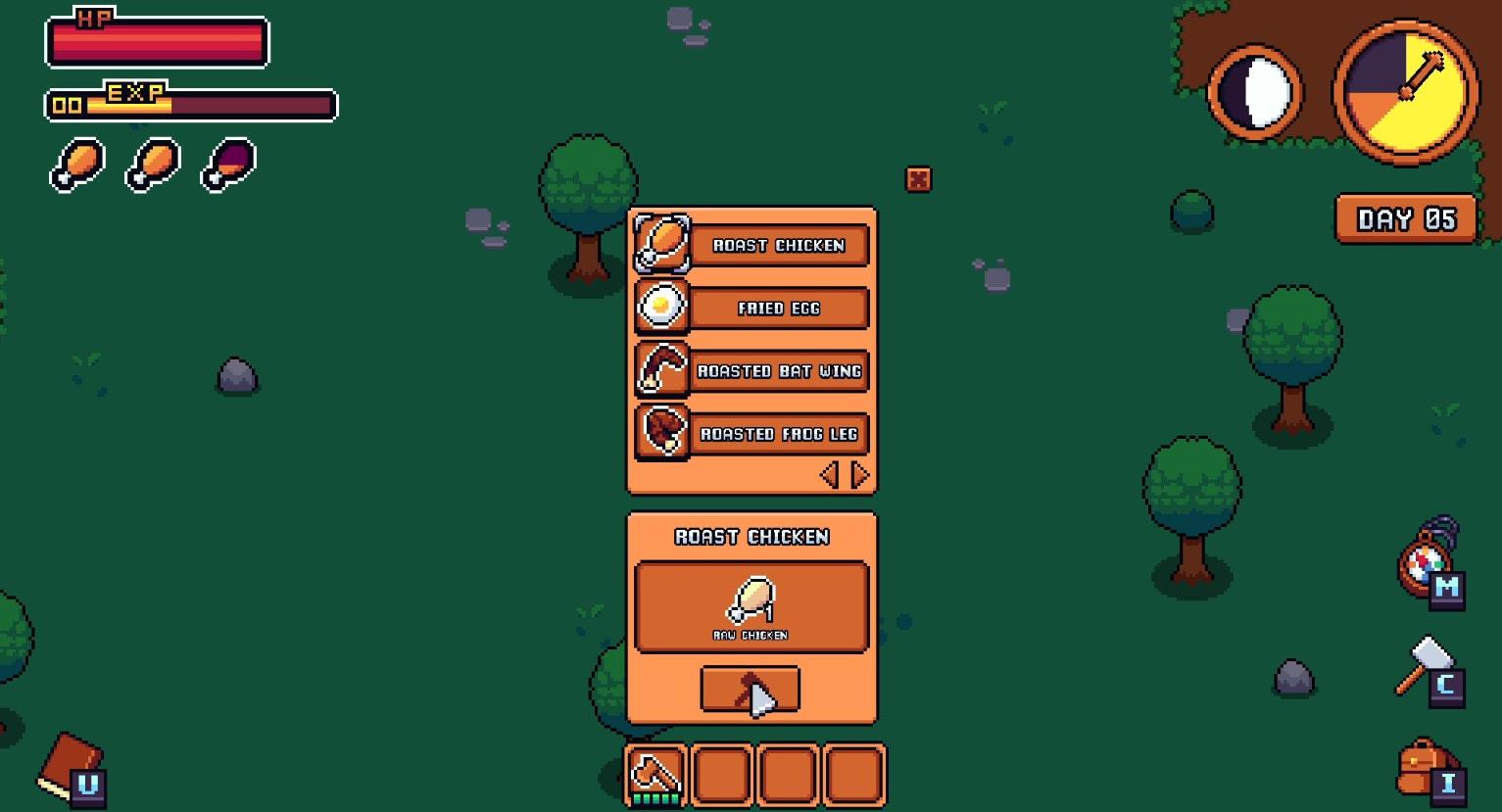Choose the Fried Egg recipe

tap(779, 308)
